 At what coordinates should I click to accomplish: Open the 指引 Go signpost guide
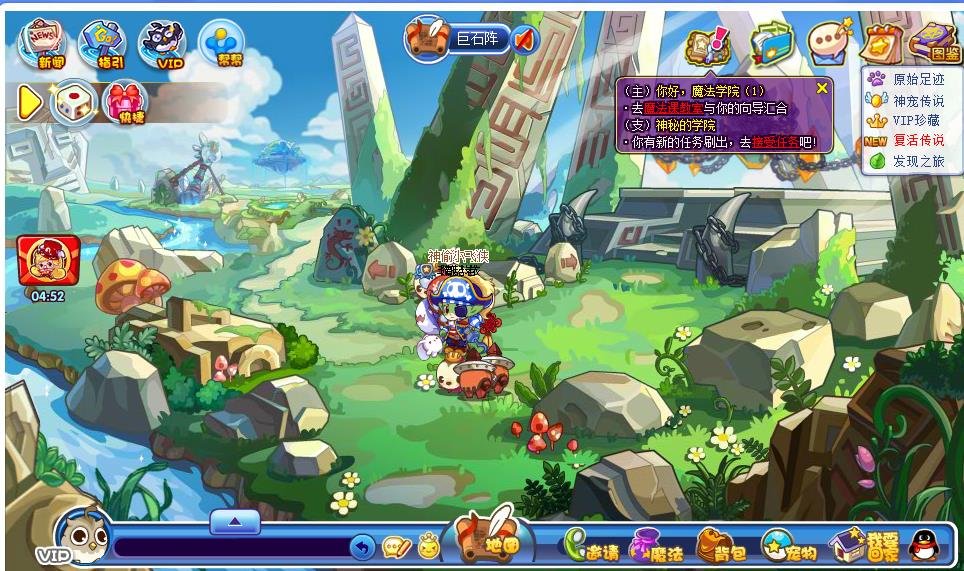[102, 44]
